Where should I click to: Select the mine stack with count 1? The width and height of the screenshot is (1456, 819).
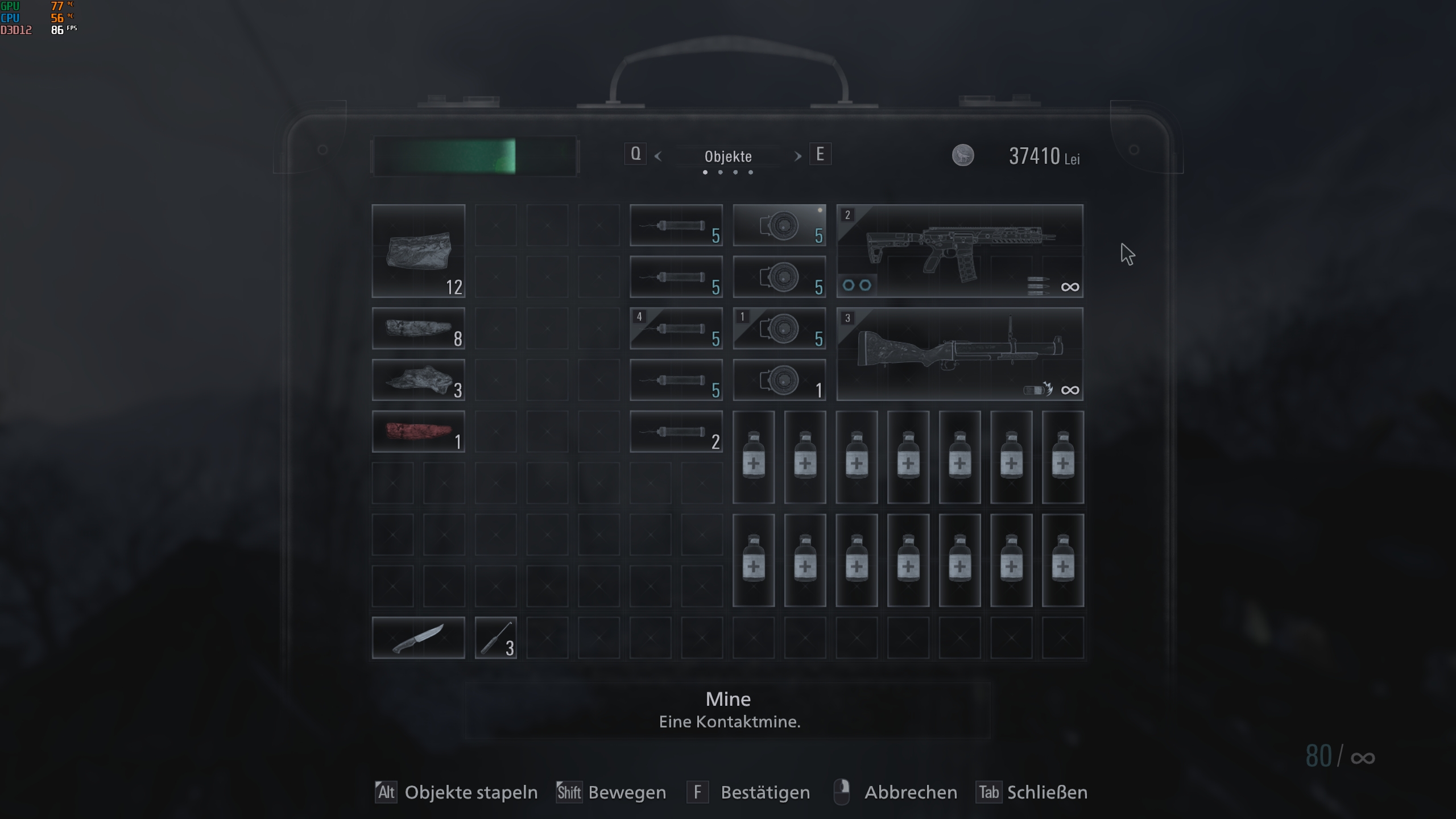click(x=779, y=380)
